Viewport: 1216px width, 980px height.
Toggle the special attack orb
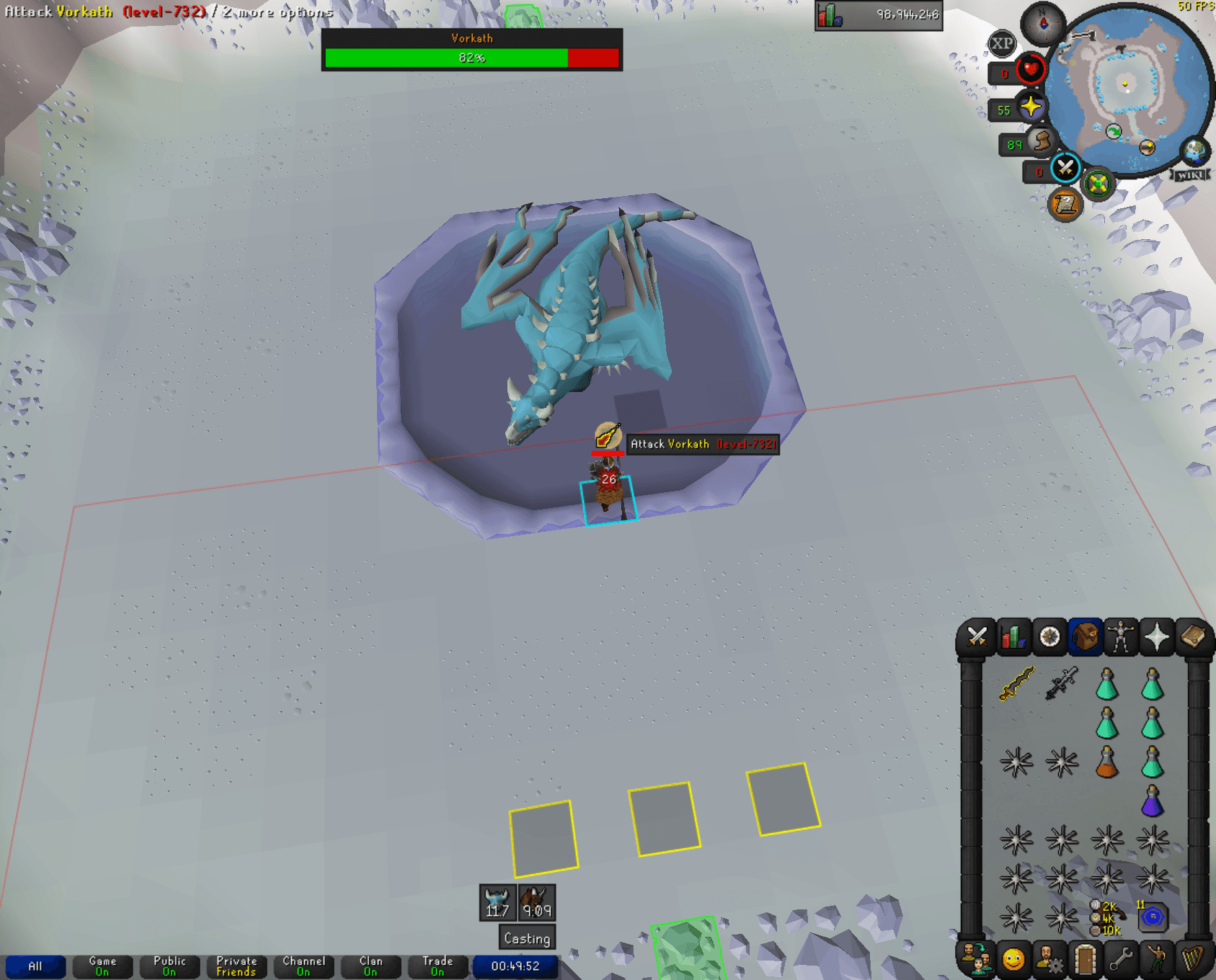coord(1064,169)
